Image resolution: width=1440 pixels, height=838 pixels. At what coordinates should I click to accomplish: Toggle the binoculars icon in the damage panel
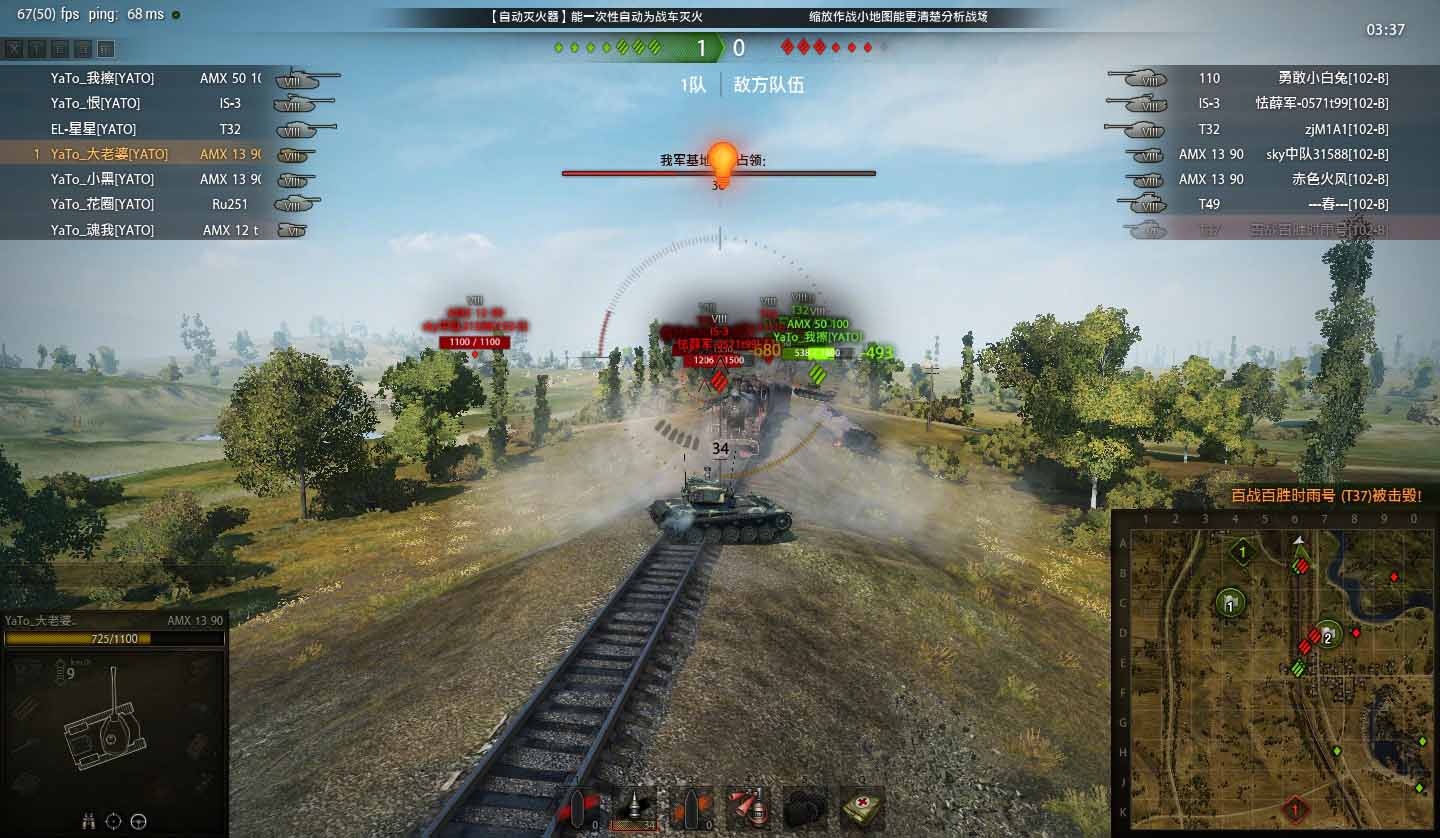88,821
